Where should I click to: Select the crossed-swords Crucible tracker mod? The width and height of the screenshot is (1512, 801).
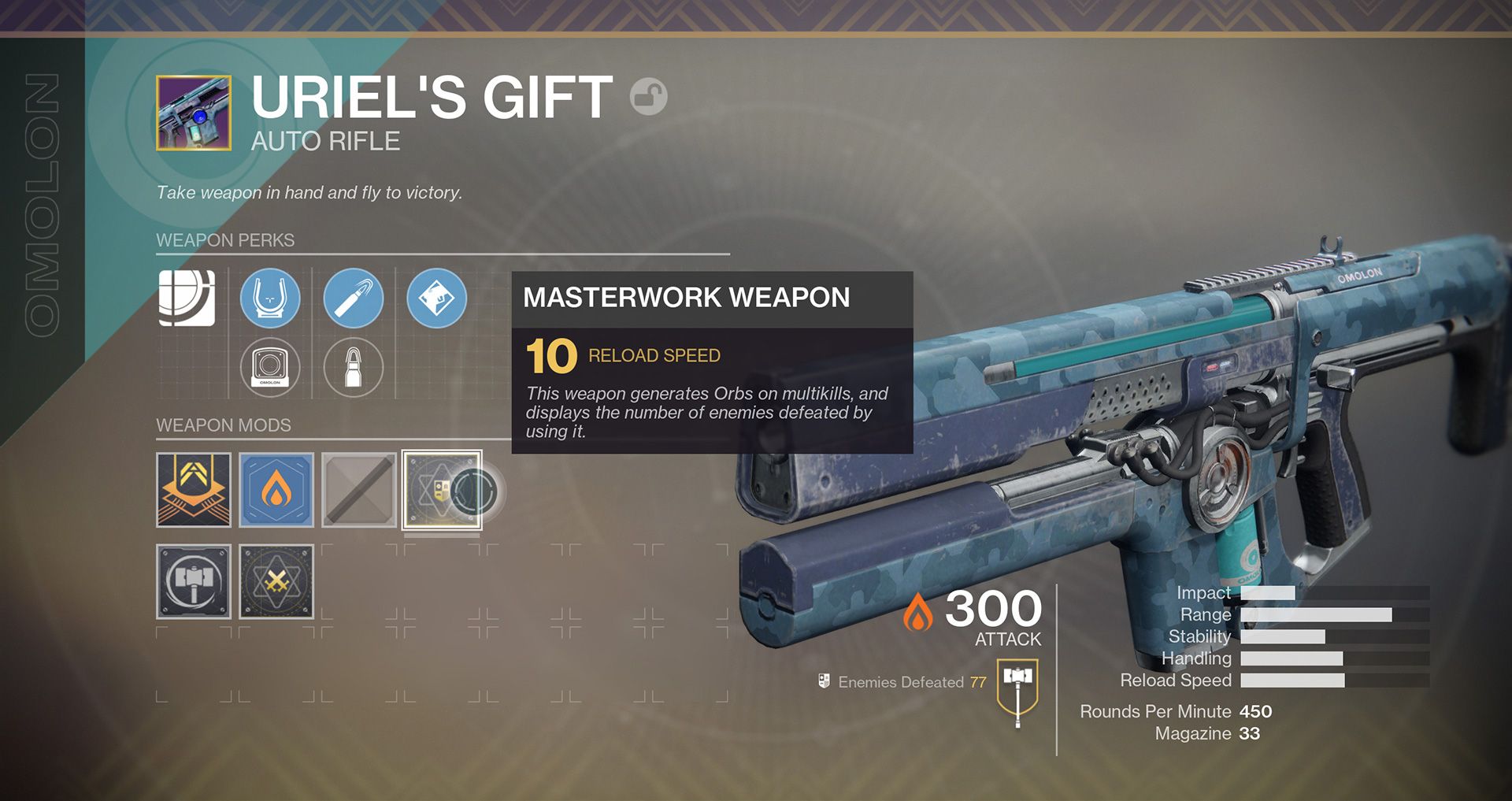tap(276, 580)
